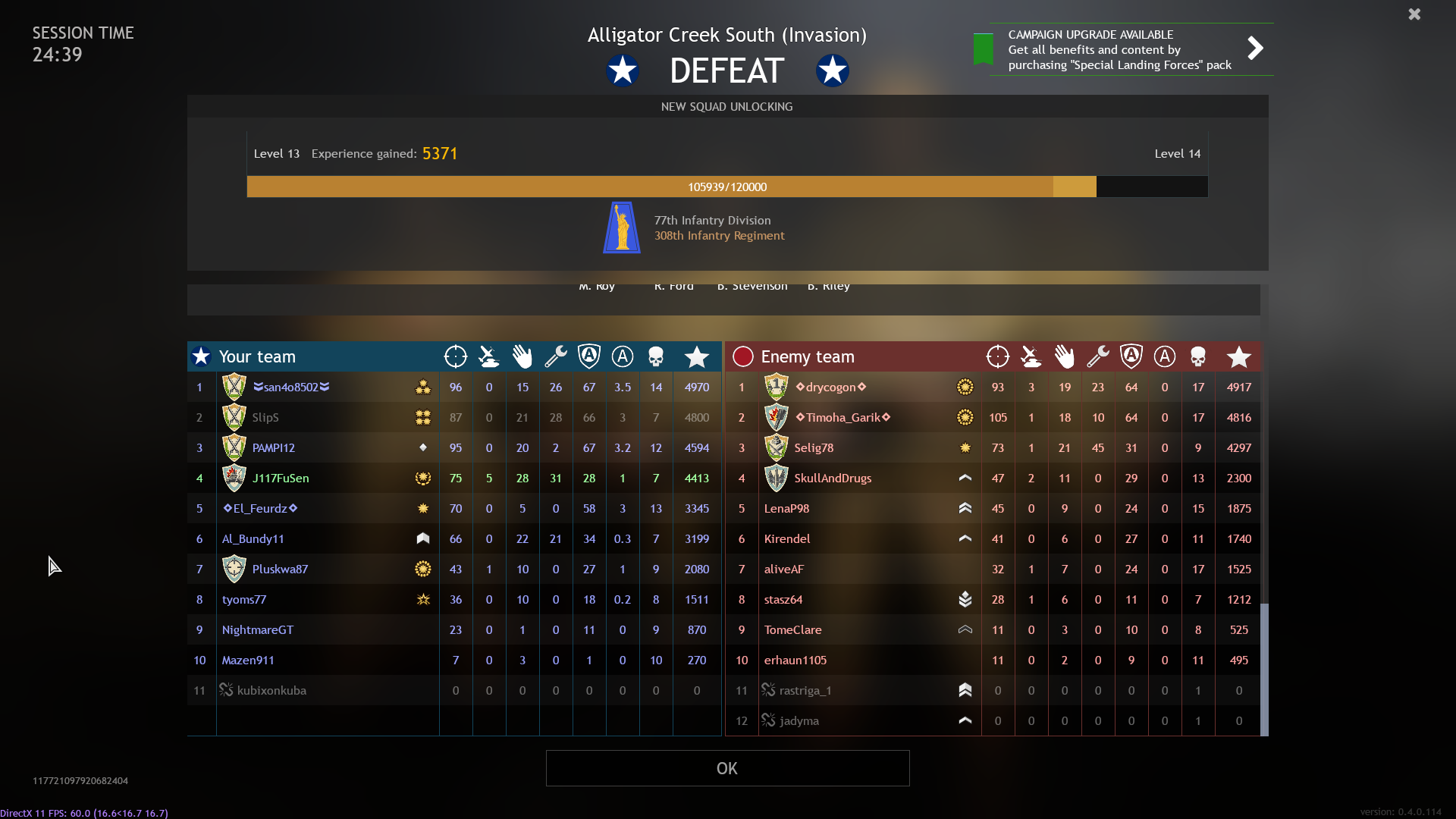
Task: Click the shield assault column icon
Action: 589,356
